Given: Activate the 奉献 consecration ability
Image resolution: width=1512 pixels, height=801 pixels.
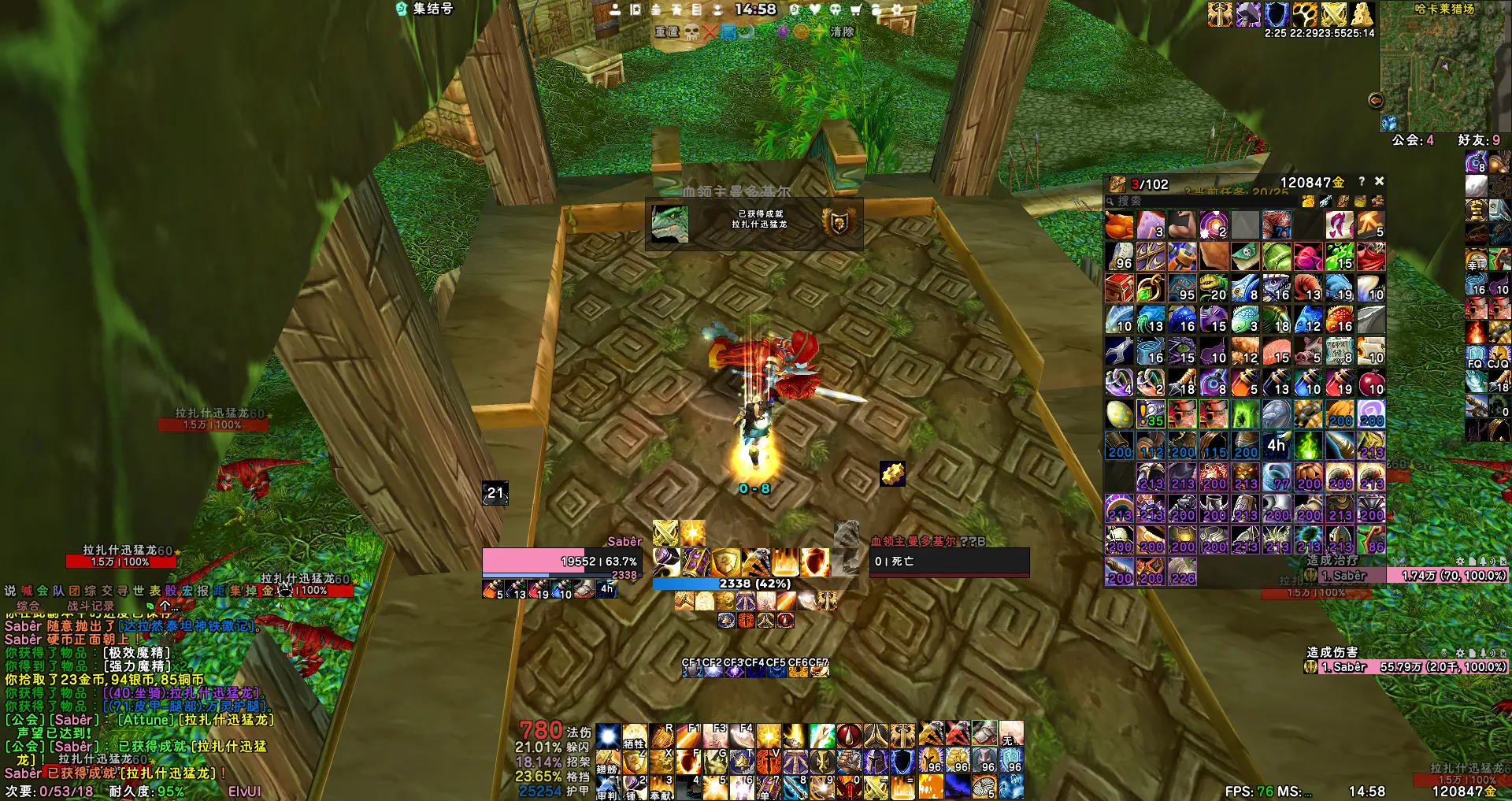Looking at the screenshot, I should coord(661,787).
